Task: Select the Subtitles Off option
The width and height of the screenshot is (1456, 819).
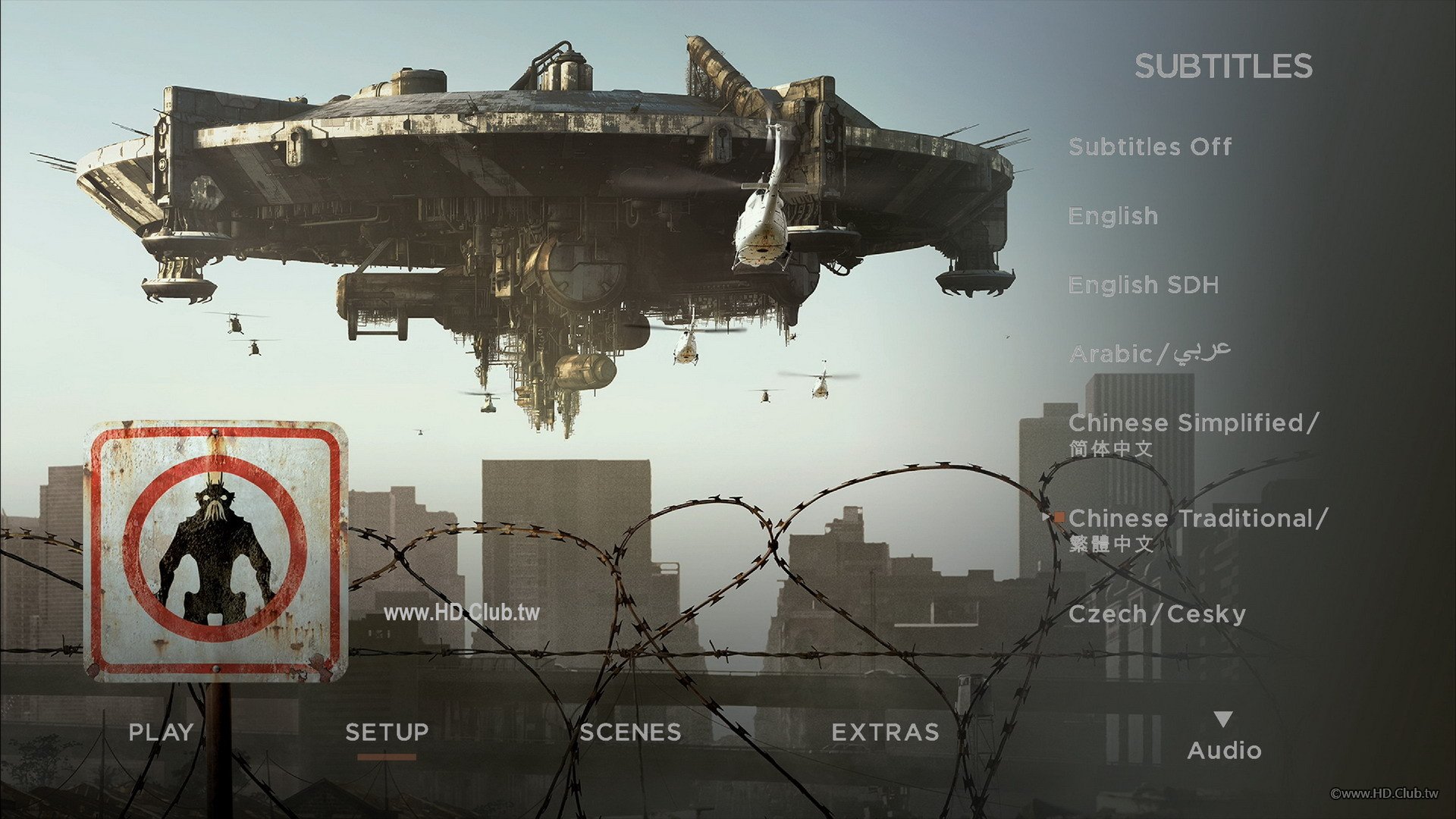Action: (1149, 146)
